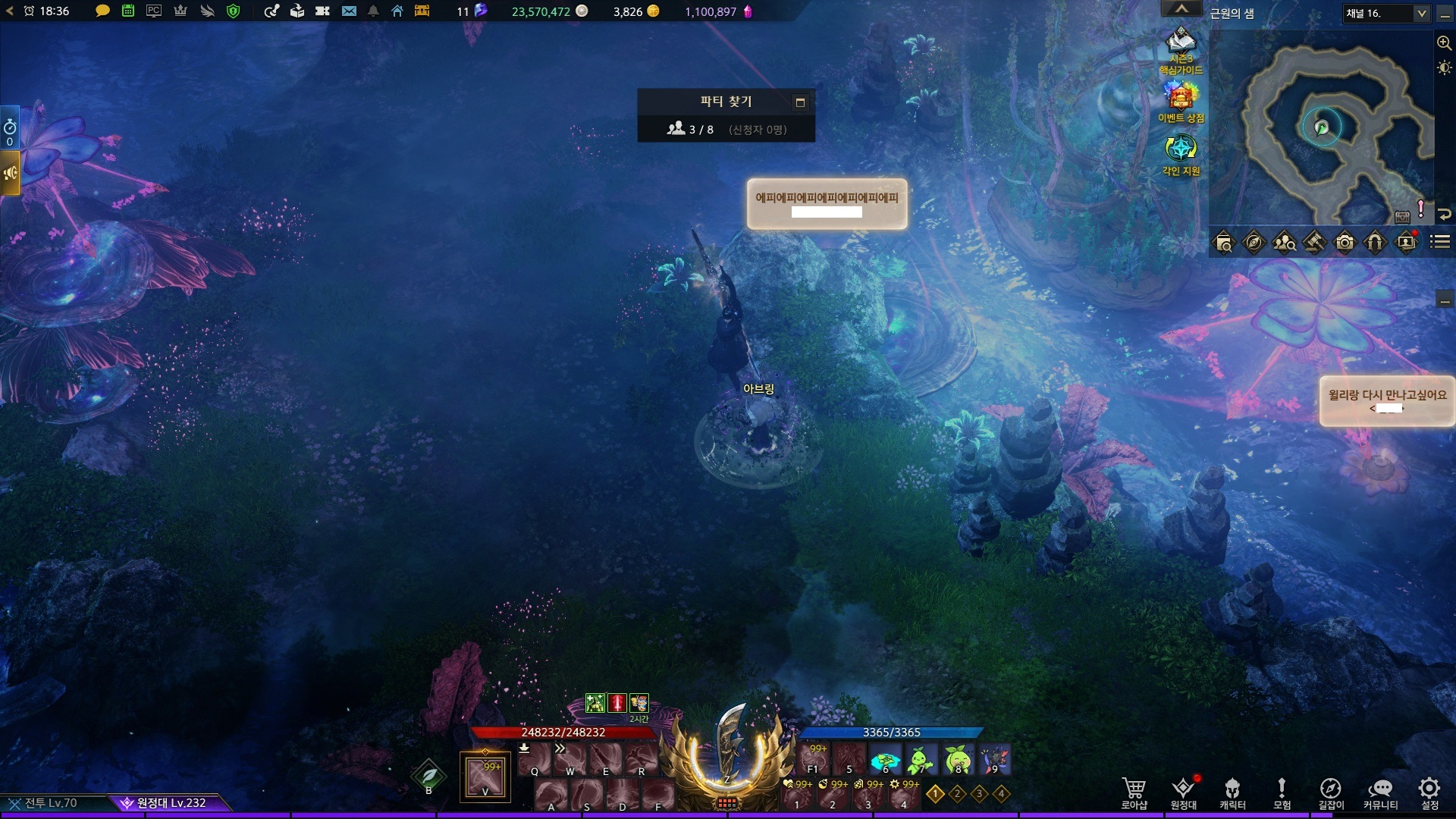Open the mail envelope icon
The height and width of the screenshot is (819, 1456).
coord(349,11)
